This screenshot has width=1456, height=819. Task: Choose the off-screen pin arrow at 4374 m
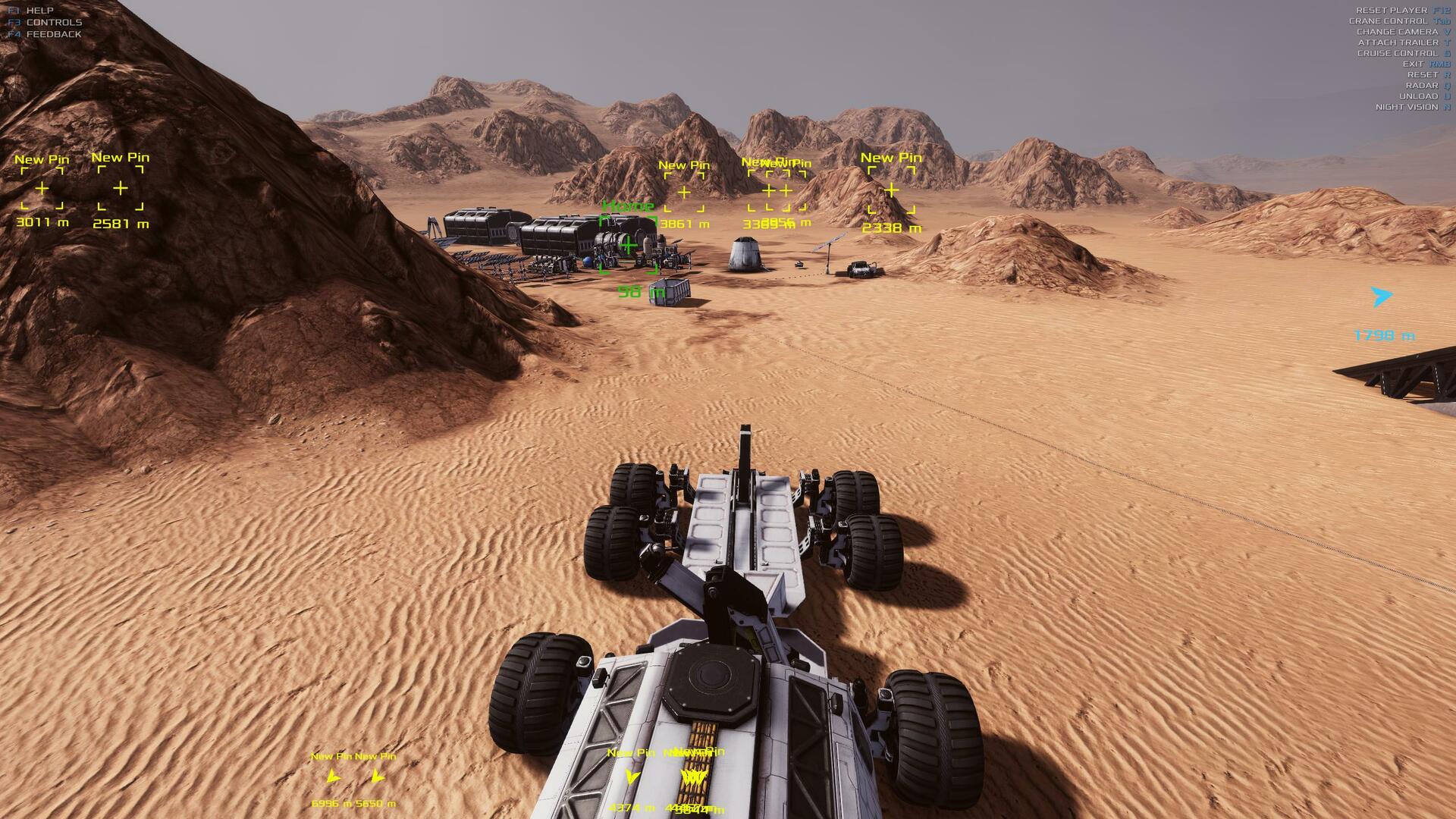coord(631,777)
